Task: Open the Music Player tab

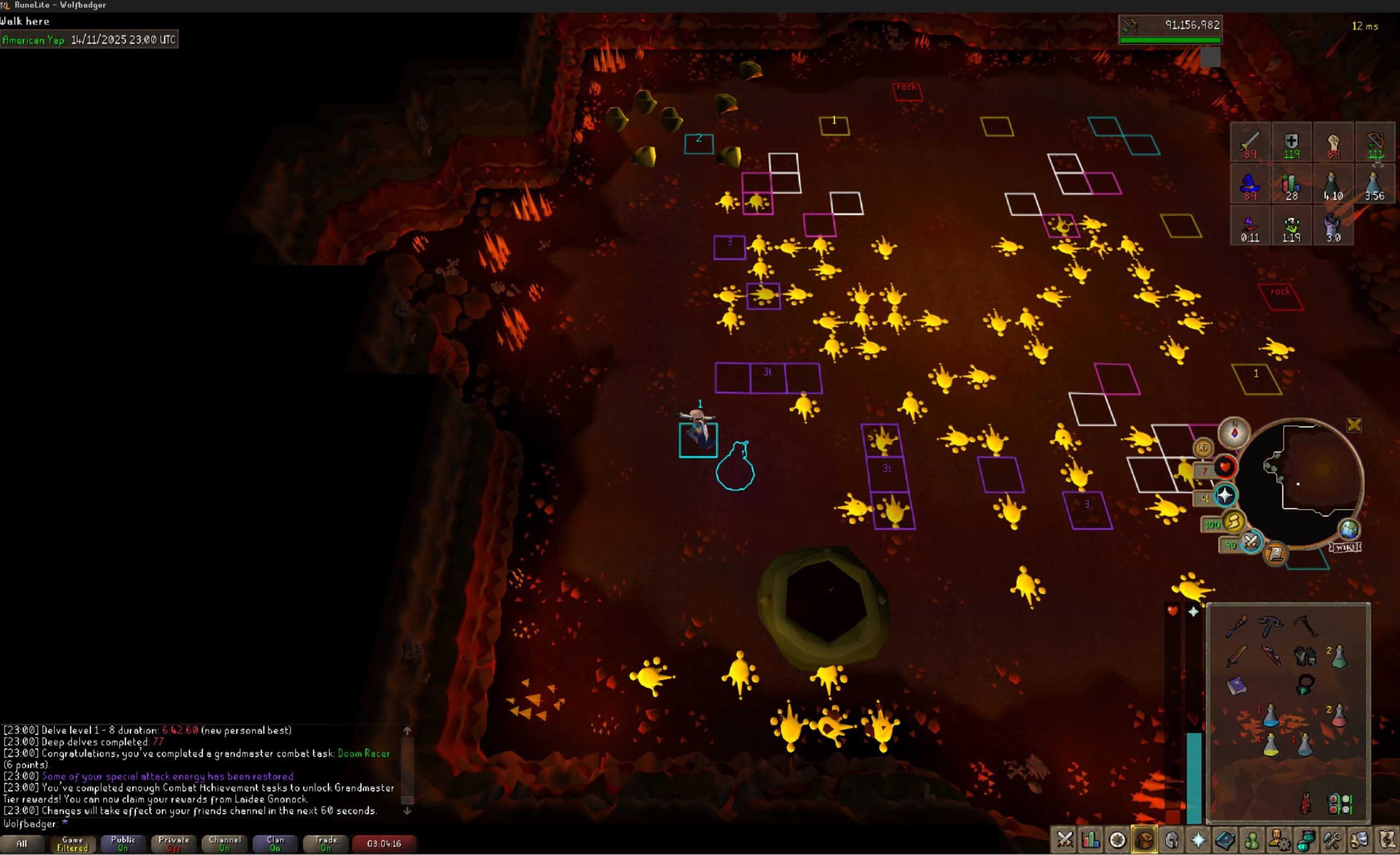Action: pyautogui.click(x=1386, y=840)
